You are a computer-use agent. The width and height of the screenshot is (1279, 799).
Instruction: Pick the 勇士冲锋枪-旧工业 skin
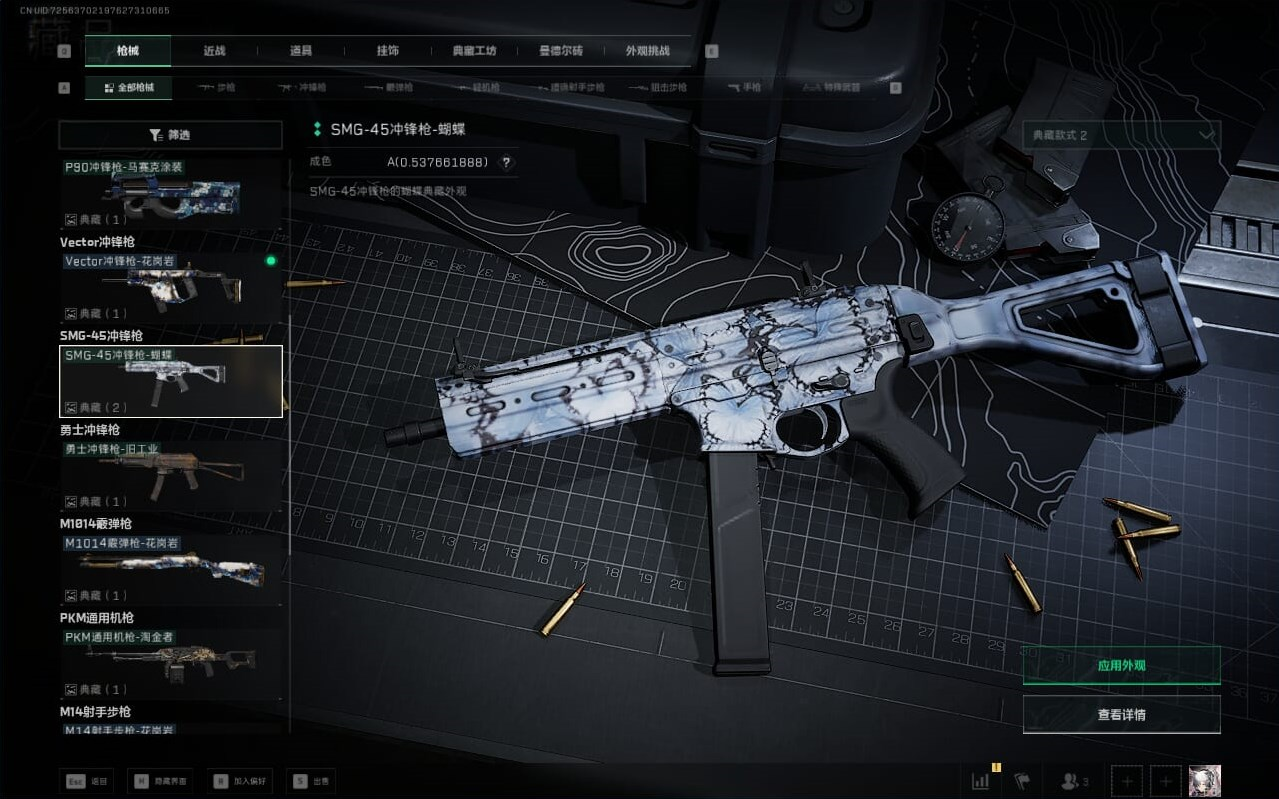170,475
